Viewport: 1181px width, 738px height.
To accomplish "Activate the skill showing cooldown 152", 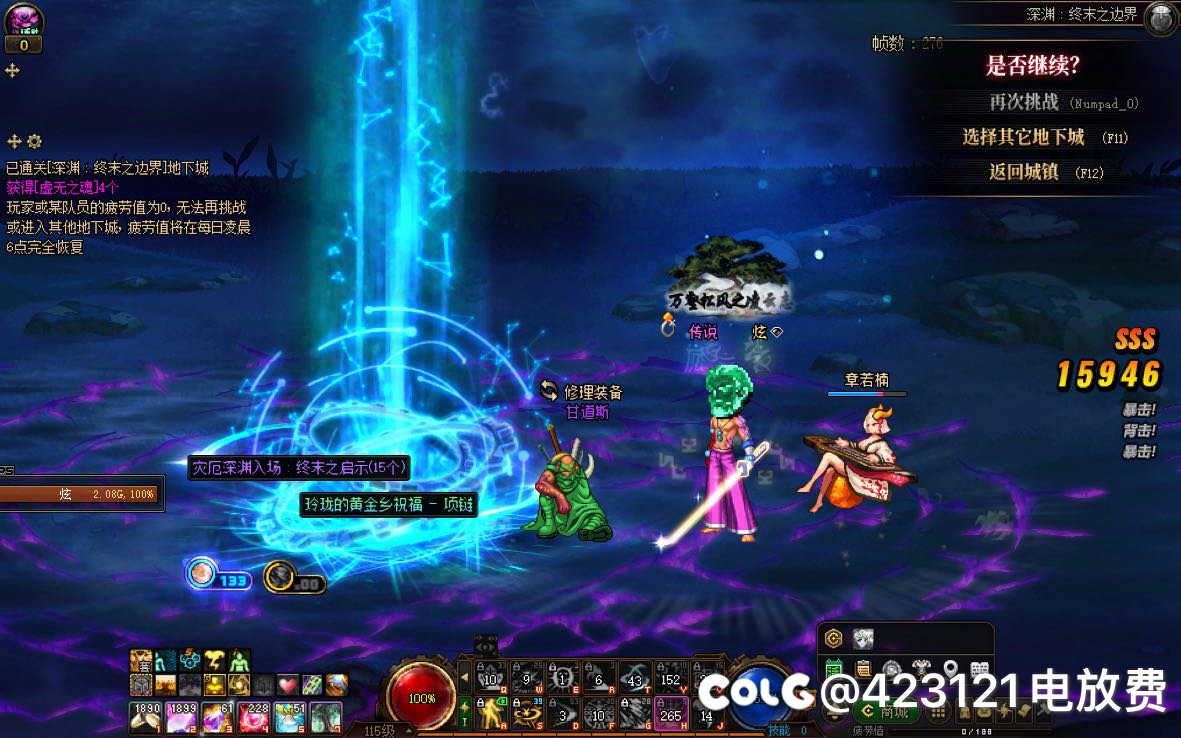I will (x=669, y=678).
